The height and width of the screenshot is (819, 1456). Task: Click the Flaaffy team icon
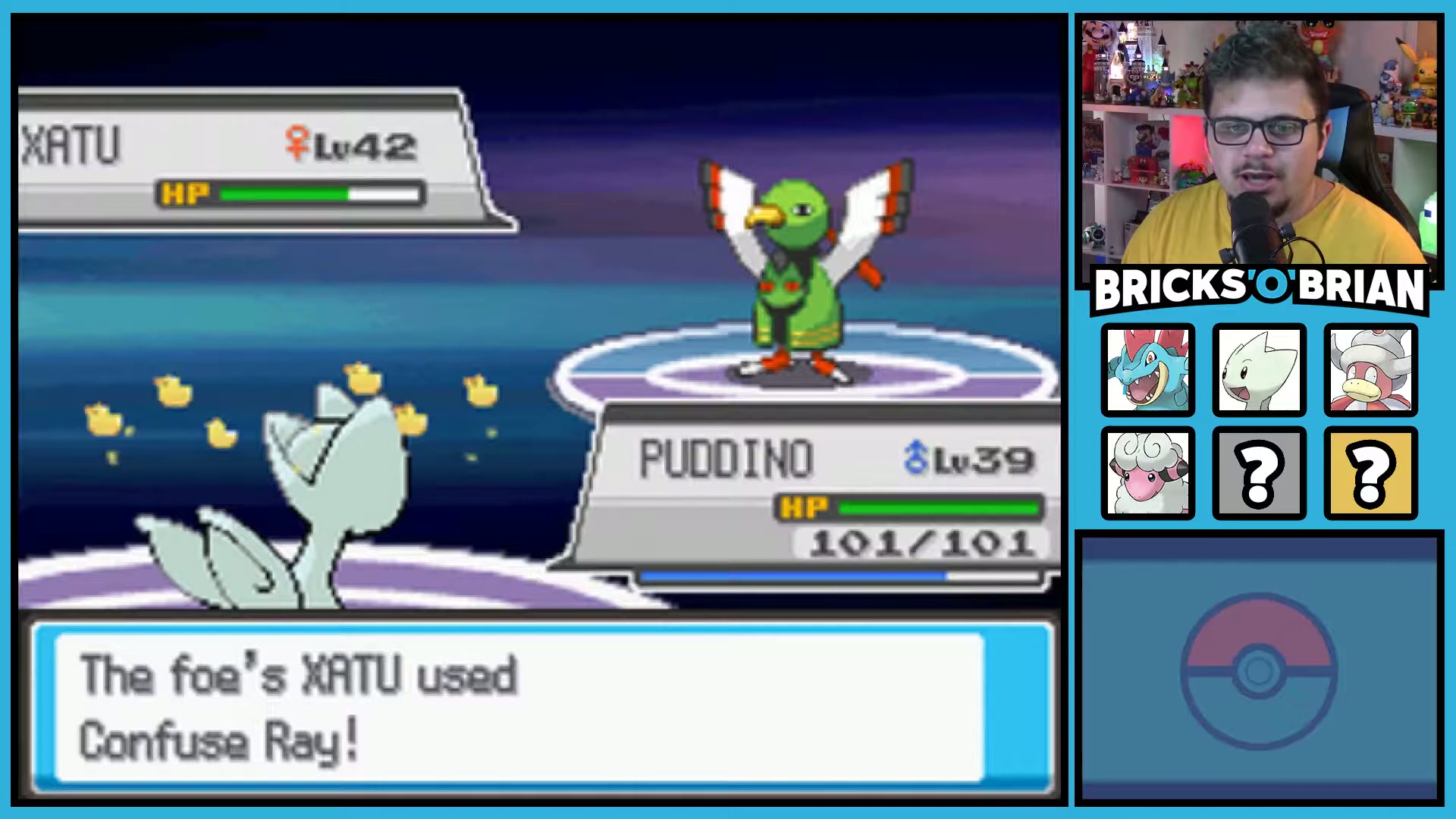1147,472
